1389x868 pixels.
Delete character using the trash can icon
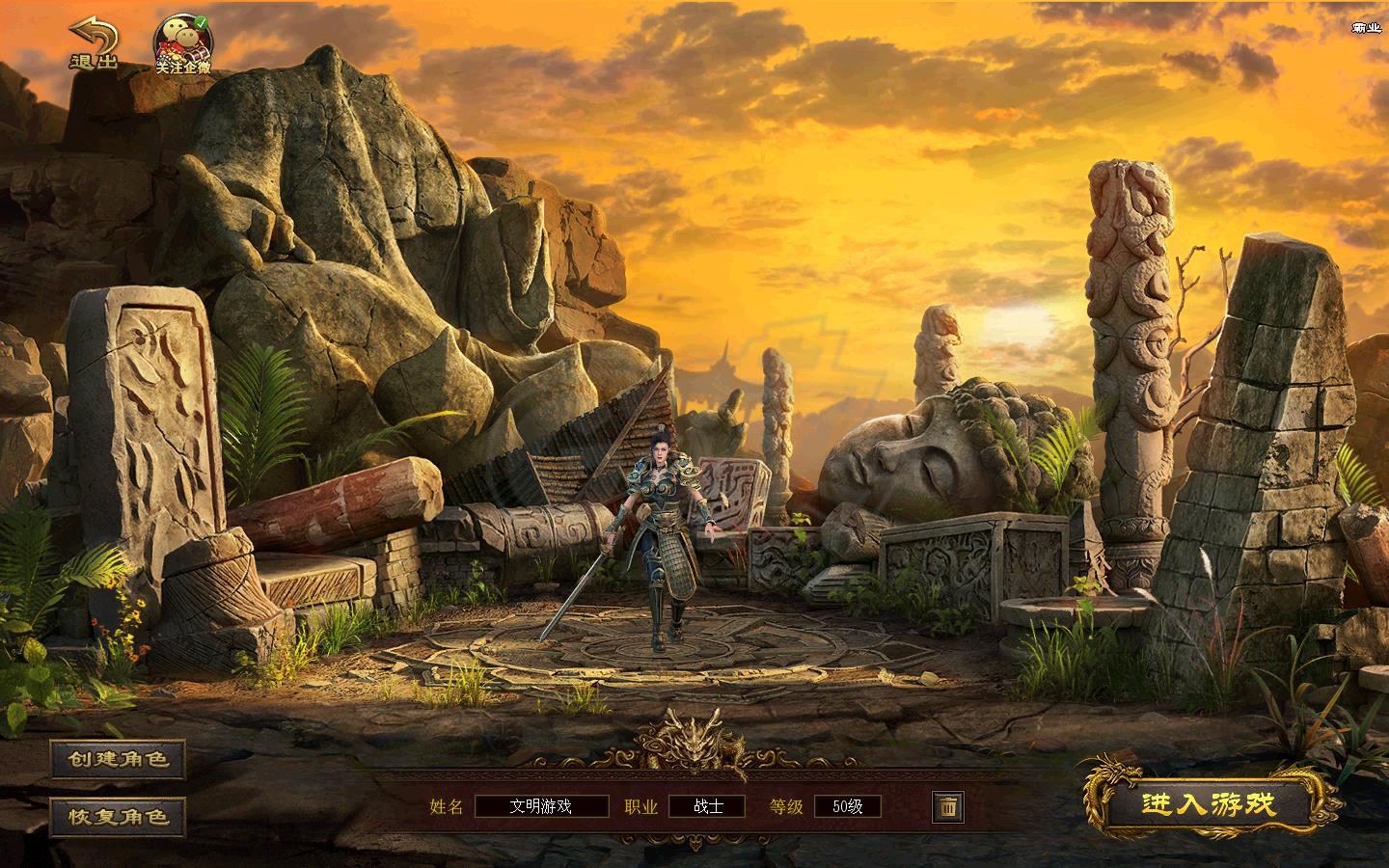947,806
